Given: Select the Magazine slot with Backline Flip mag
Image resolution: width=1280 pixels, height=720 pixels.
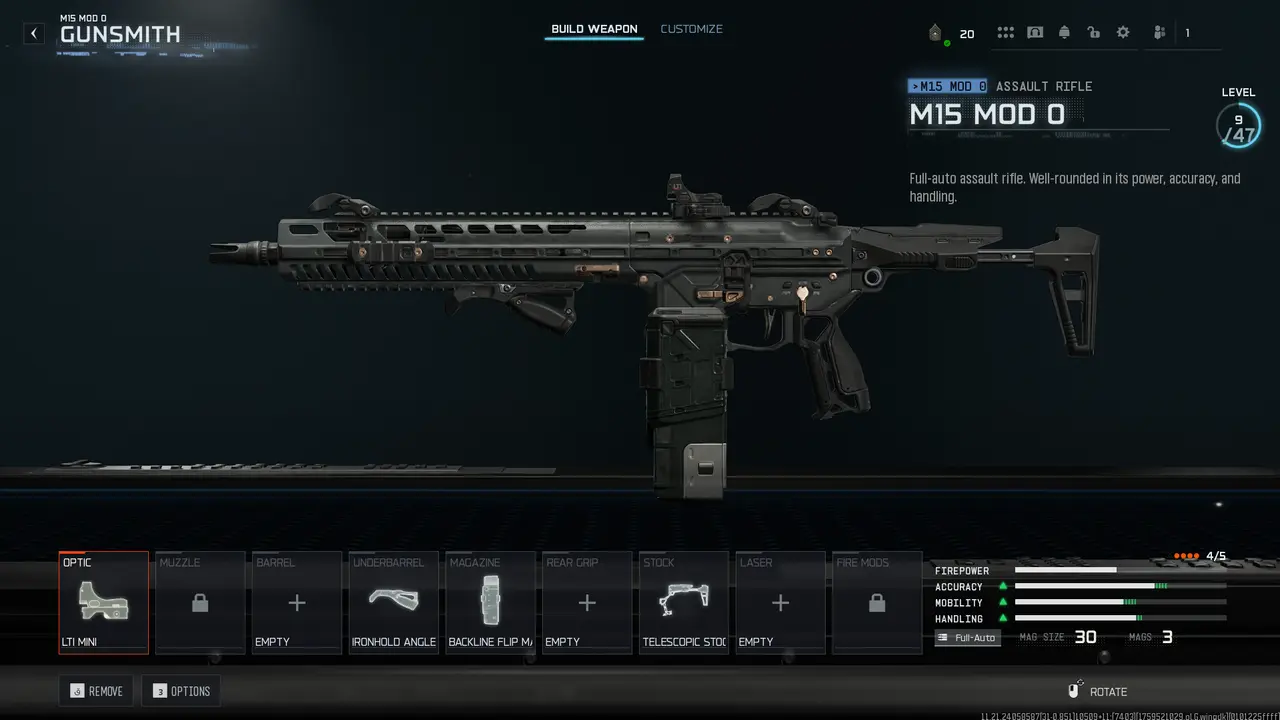Looking at the screenshot, I should pos(490,602).
